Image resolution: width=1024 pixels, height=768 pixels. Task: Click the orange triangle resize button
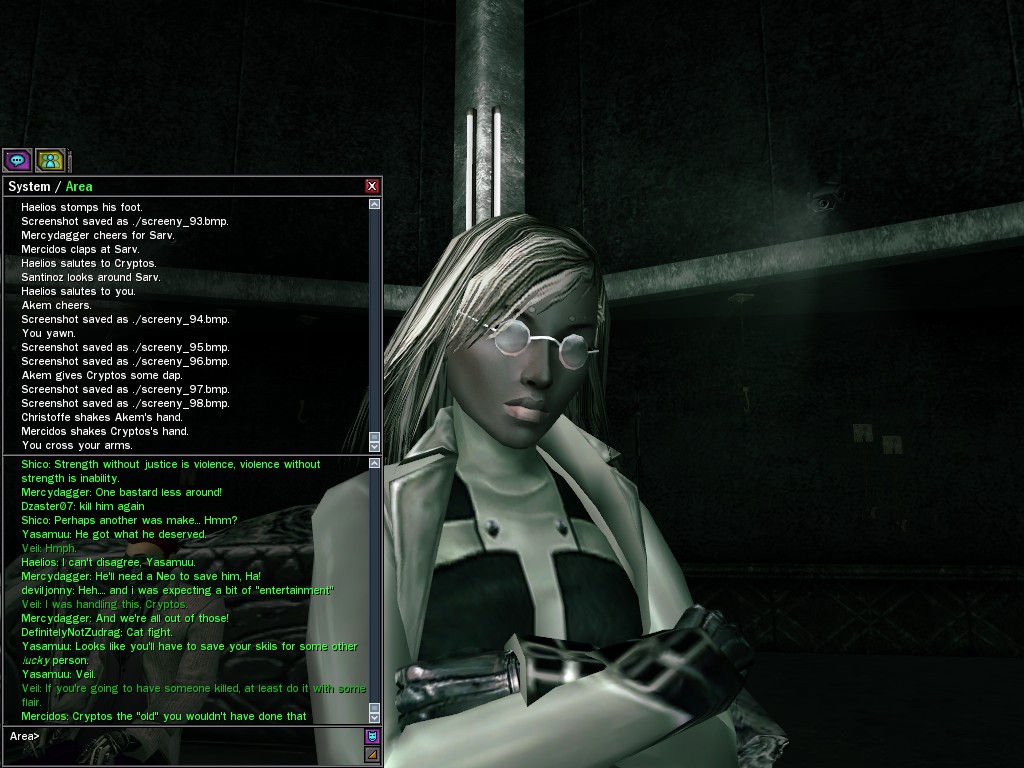tap(372, 754)
